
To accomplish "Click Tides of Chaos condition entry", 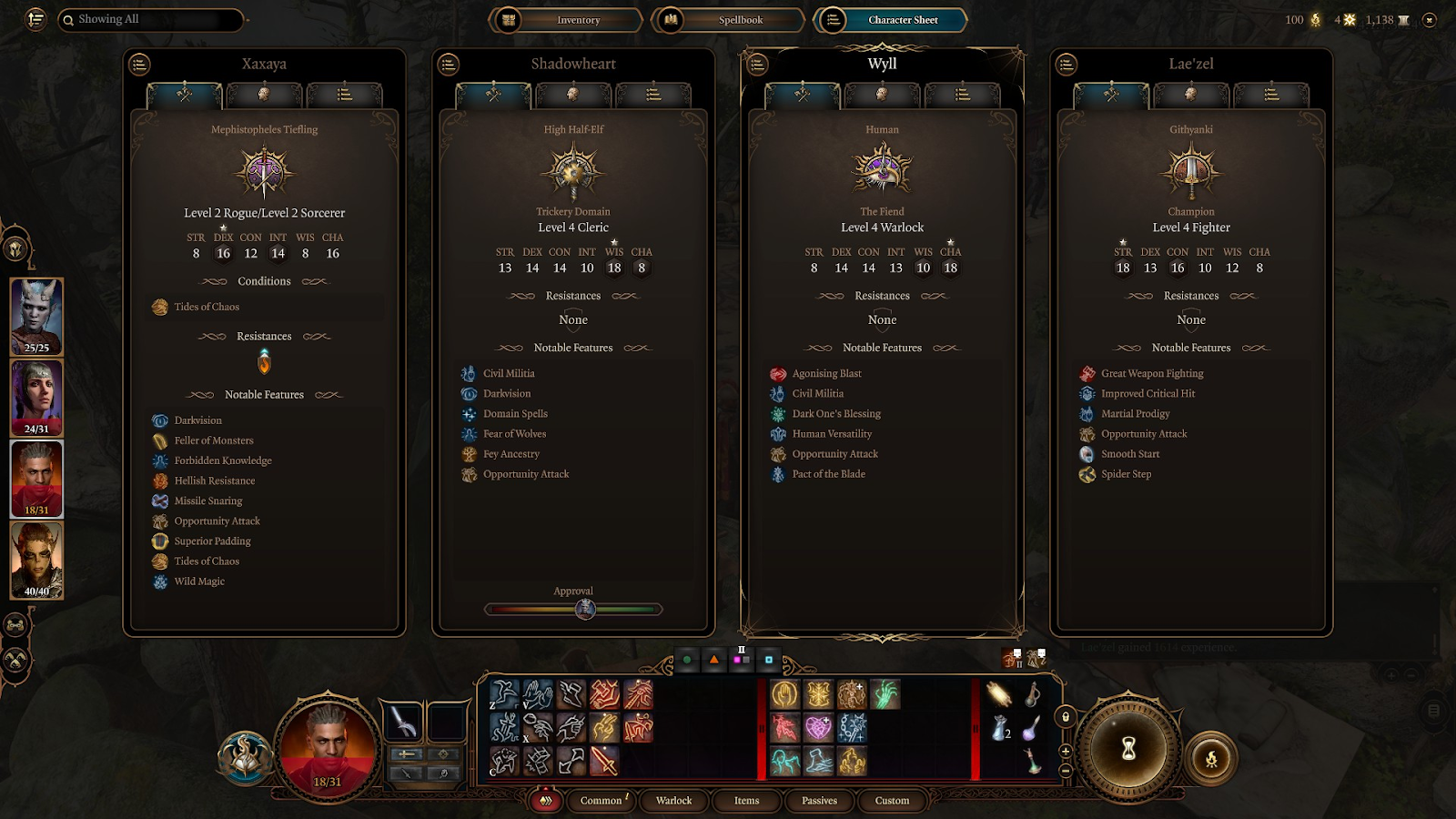I will pyautogui.click(x=207, y=308).
